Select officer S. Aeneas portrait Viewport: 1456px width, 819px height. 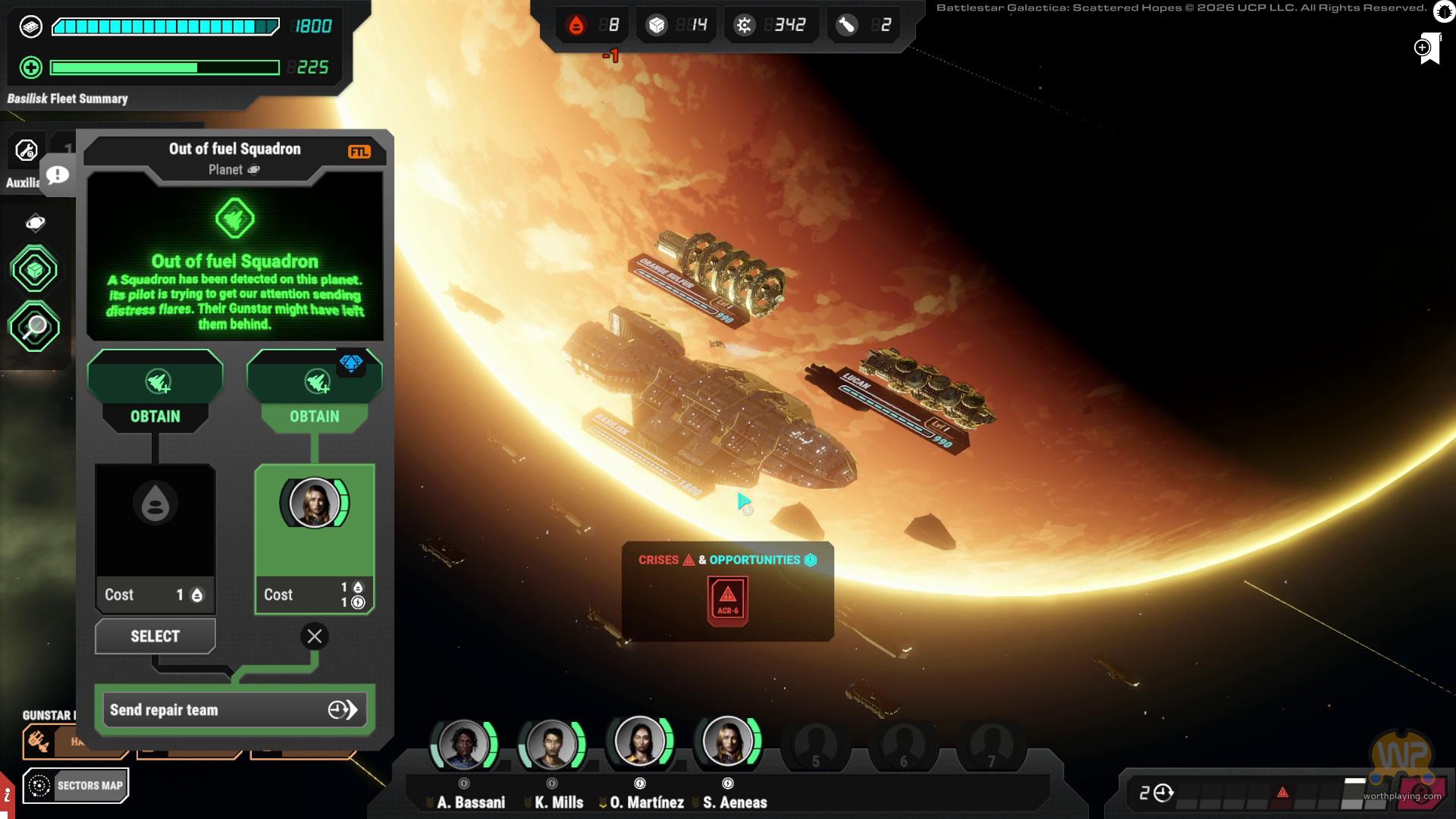(727, 741)
